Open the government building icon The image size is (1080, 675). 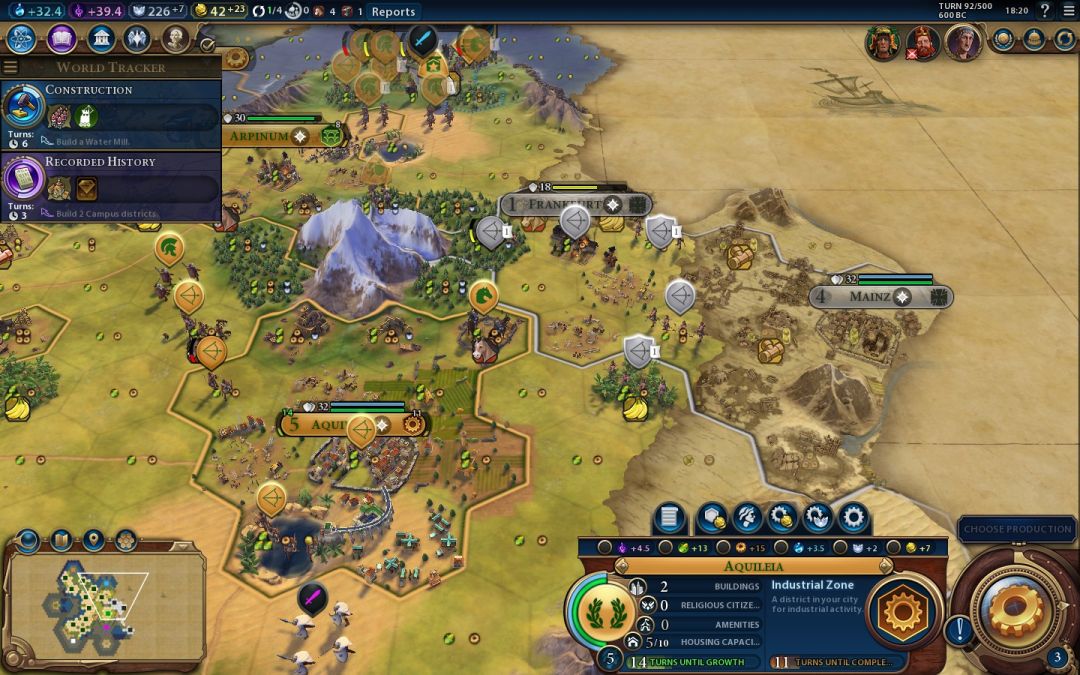point(100,39)
